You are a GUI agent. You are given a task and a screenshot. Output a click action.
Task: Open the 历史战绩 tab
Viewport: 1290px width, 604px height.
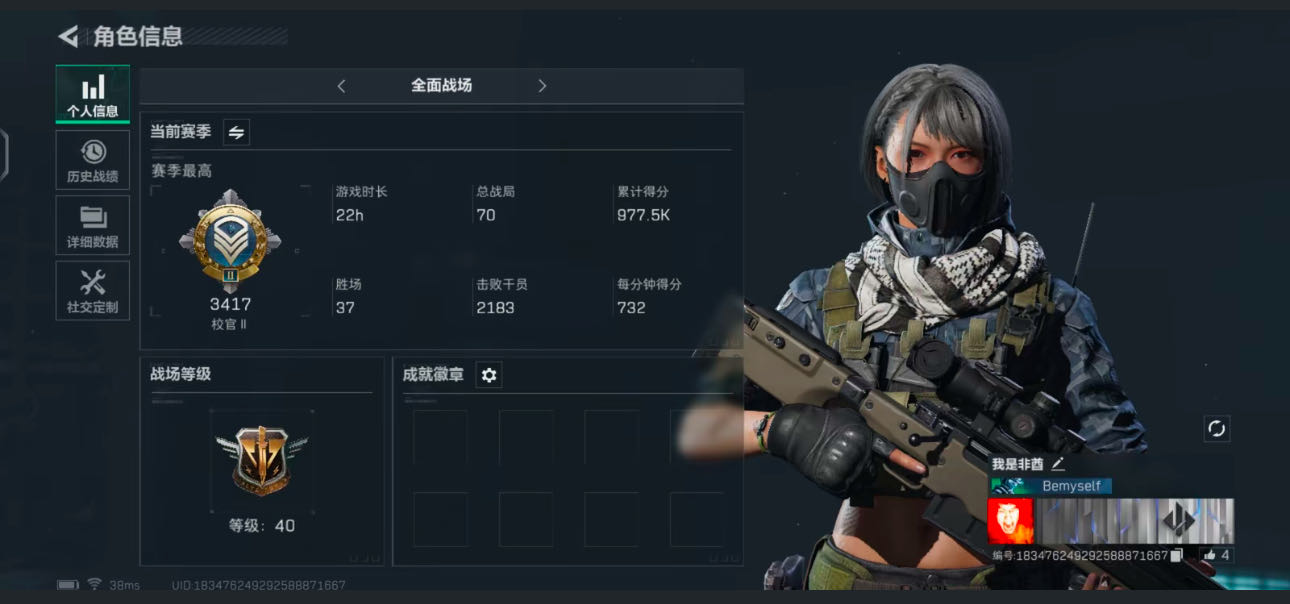[x=92, y=160]
